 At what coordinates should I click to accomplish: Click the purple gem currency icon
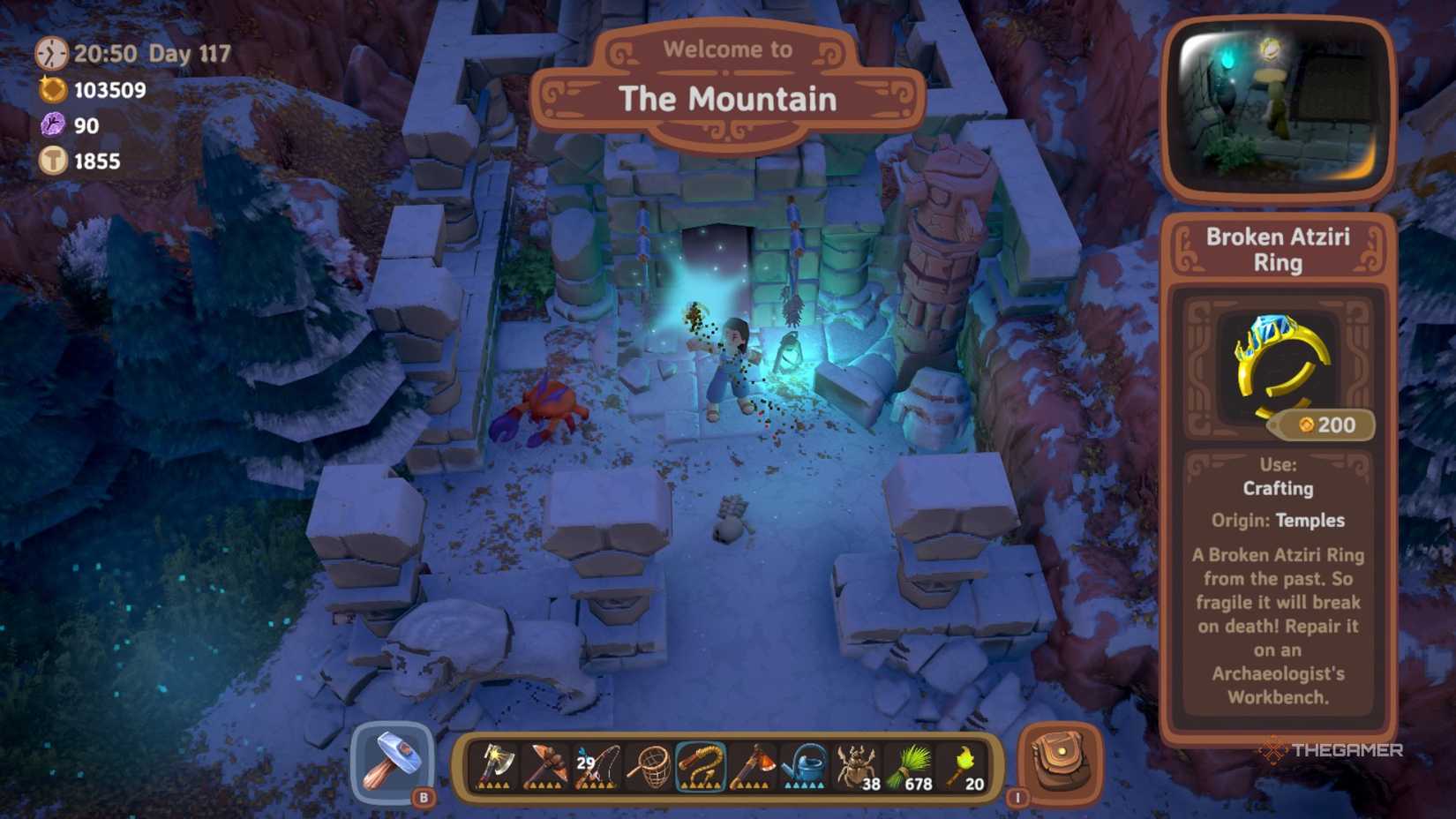click(x=55, y=124)
